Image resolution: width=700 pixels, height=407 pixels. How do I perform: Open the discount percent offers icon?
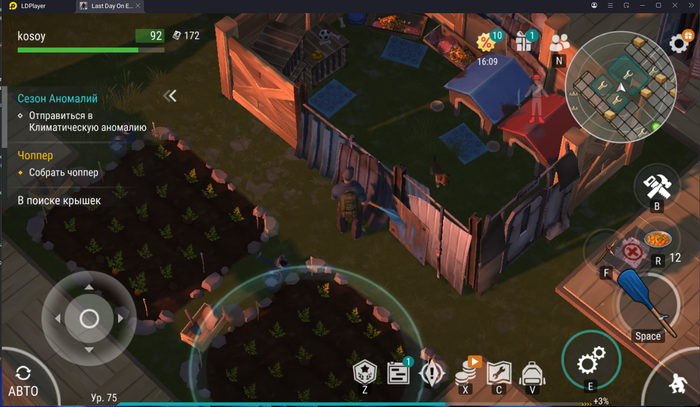(x=487, y=42)
